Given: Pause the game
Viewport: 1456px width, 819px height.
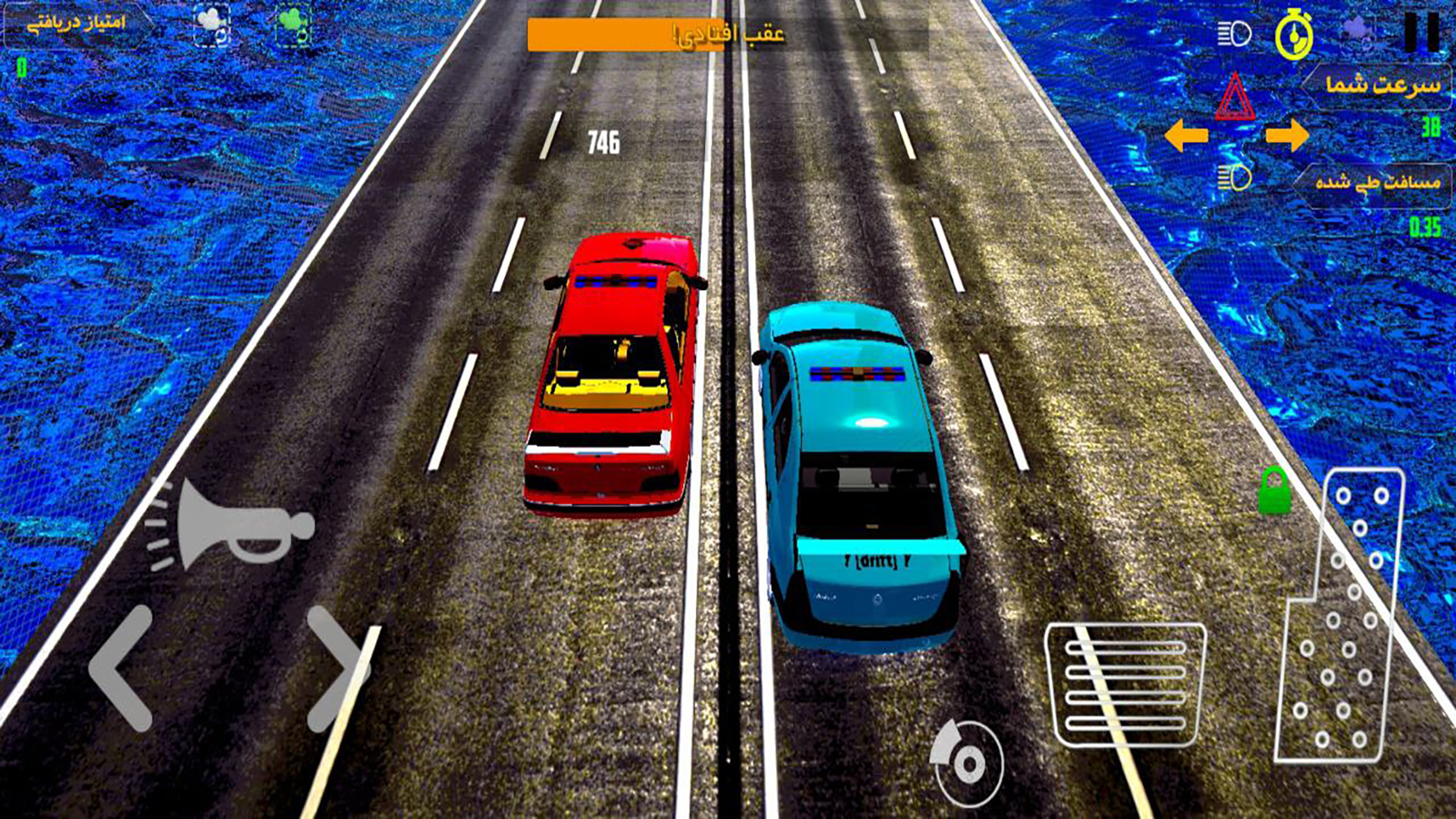Looking at the screenshot, I should point(1421,33).
